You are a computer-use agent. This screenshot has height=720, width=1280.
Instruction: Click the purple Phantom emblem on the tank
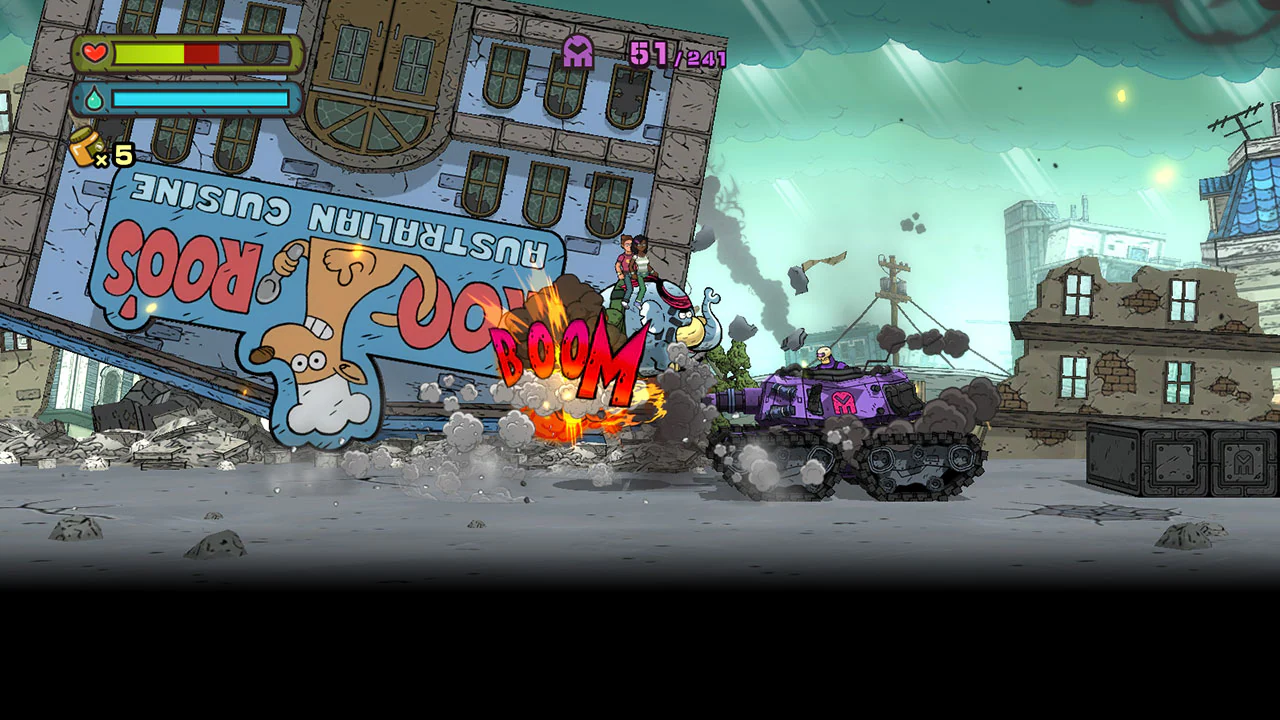843,403
